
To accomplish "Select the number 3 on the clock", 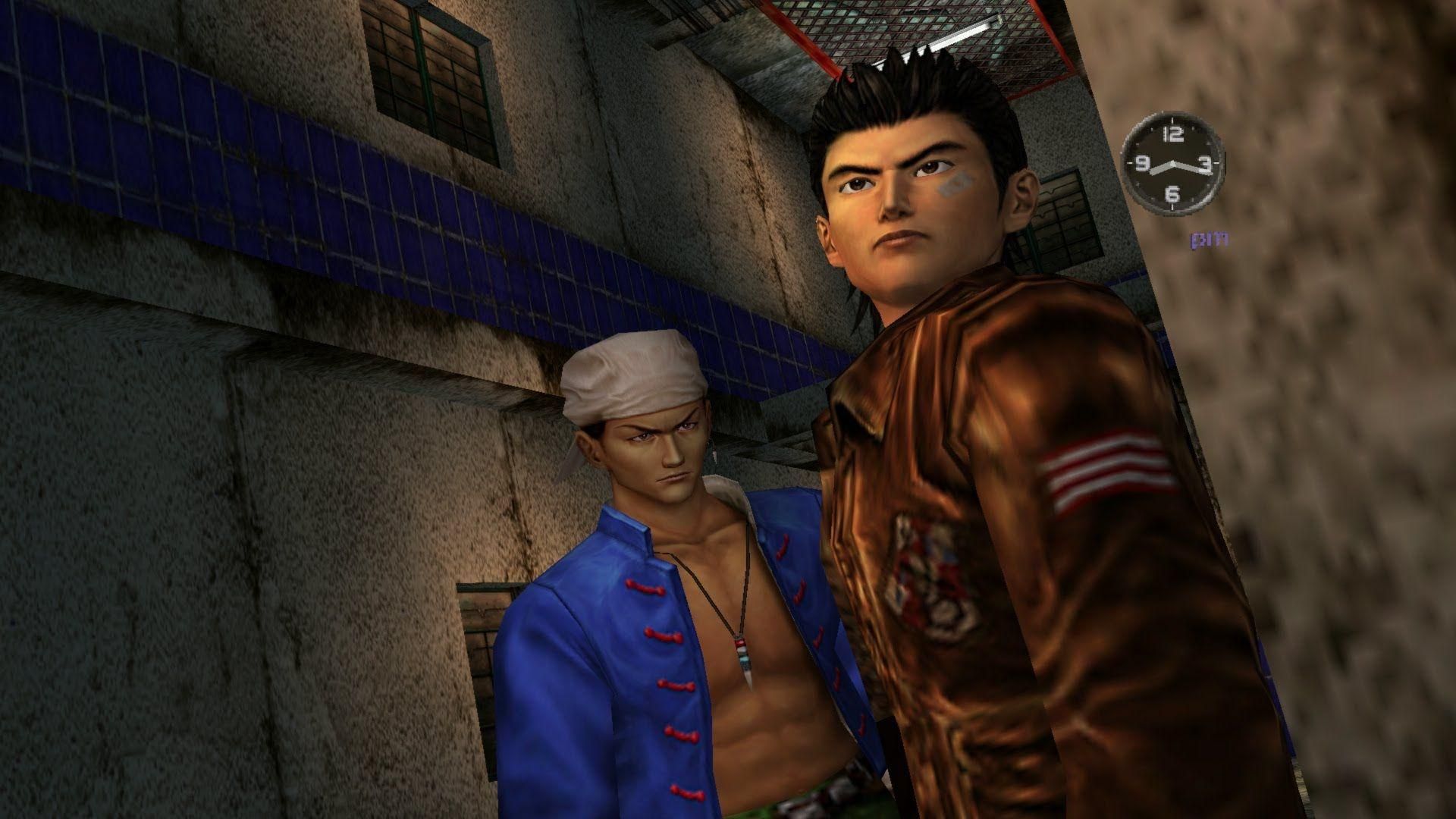I will coord(1205,165).
